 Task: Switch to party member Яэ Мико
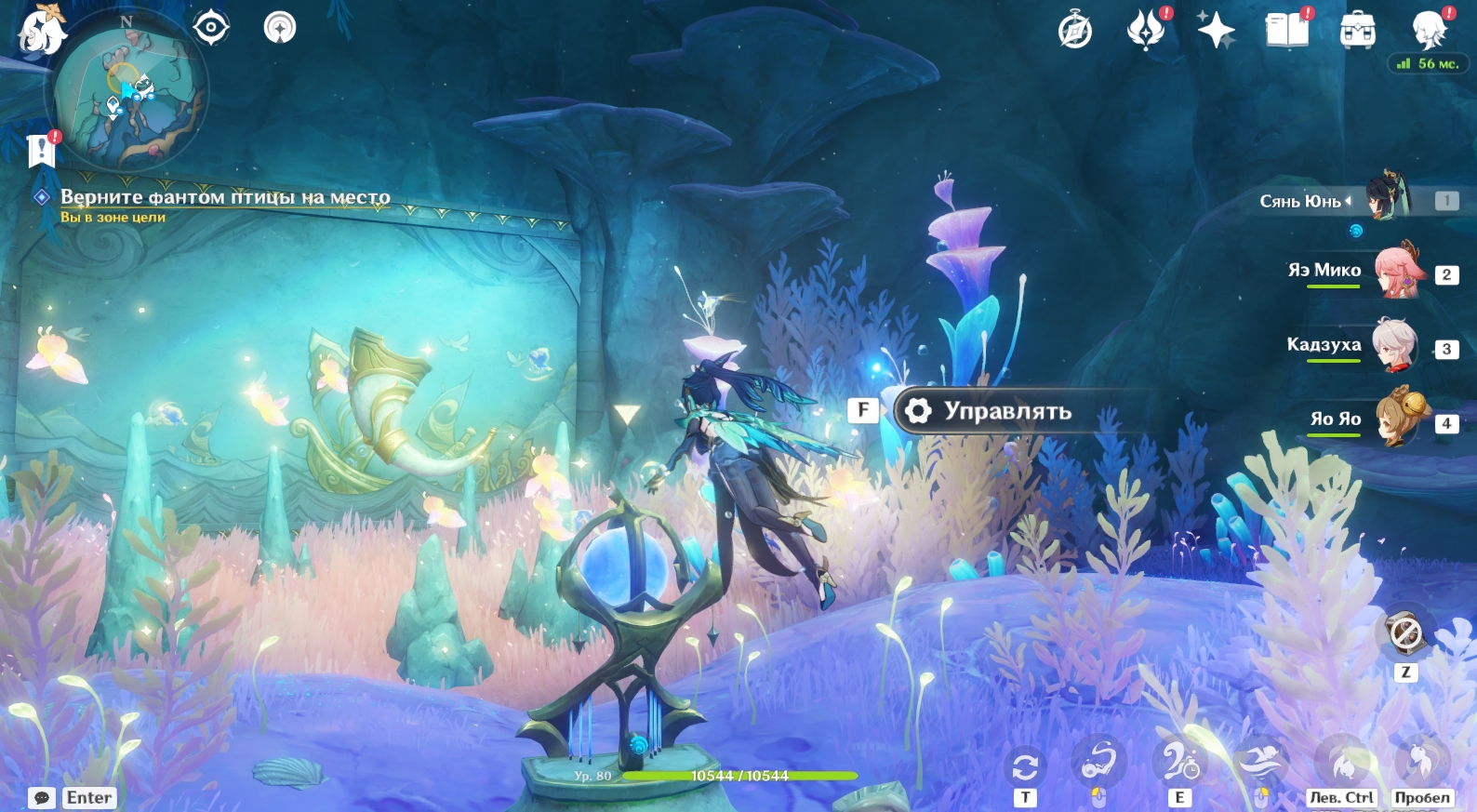(x=1395, y=271)
